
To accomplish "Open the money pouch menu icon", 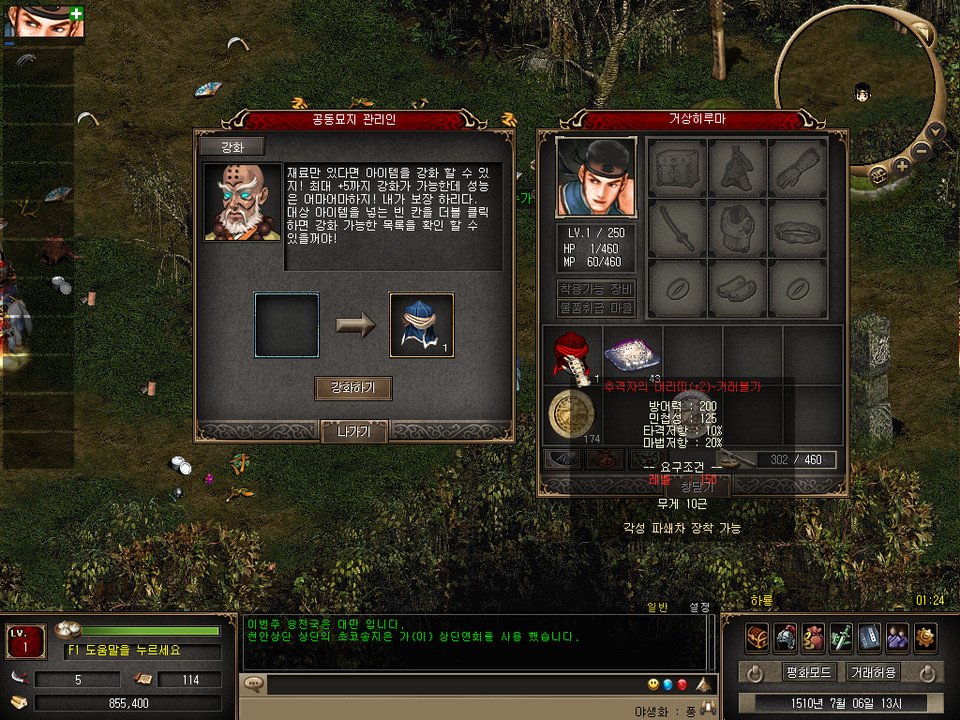I will pyautogui.click(x=813, y=637).
